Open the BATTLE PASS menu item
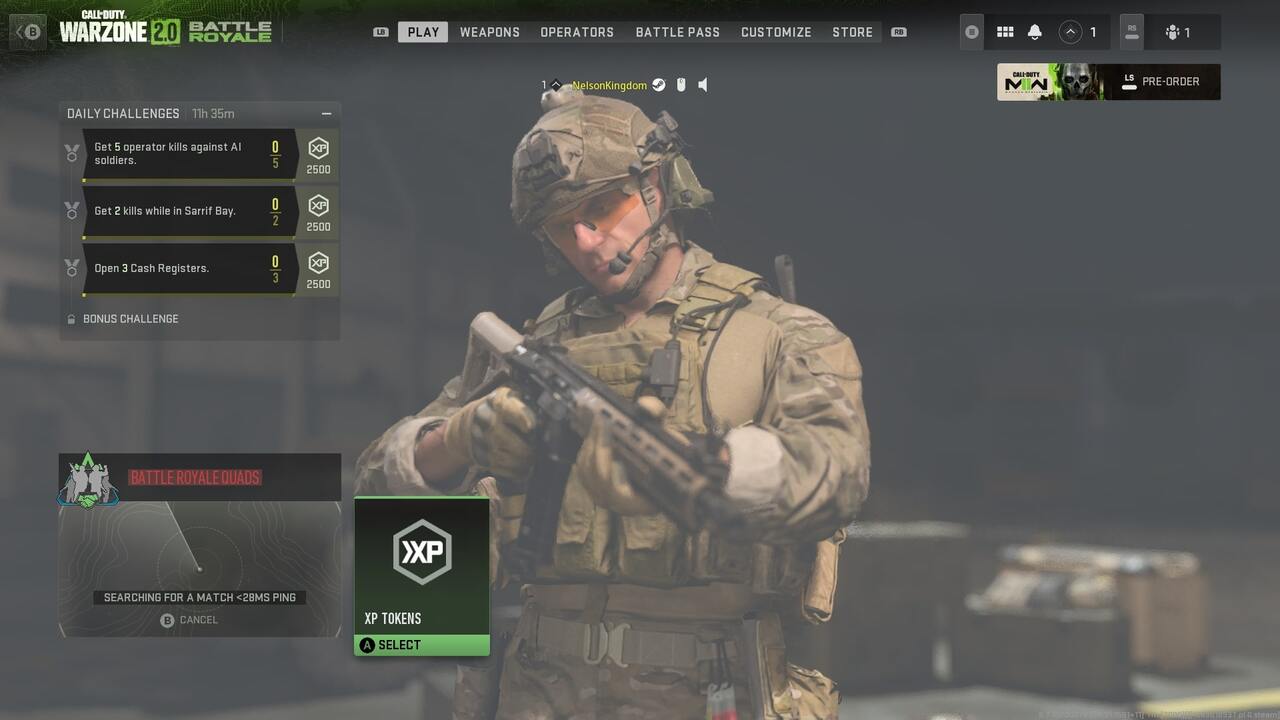This screenshot has height=720, width=1280. click(x=677, y=31)
